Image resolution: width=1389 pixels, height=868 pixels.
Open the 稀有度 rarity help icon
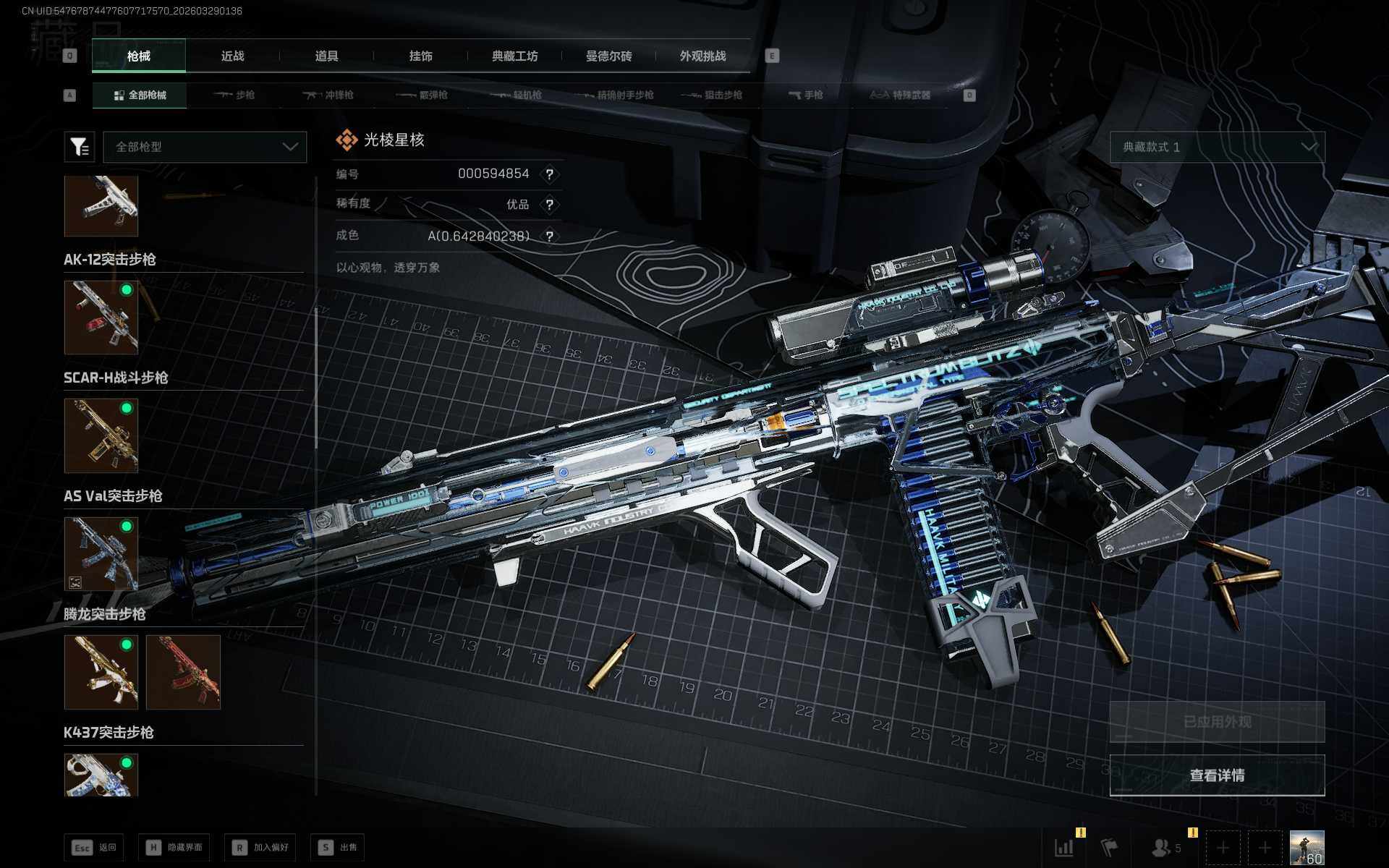[x=550, y=205]
